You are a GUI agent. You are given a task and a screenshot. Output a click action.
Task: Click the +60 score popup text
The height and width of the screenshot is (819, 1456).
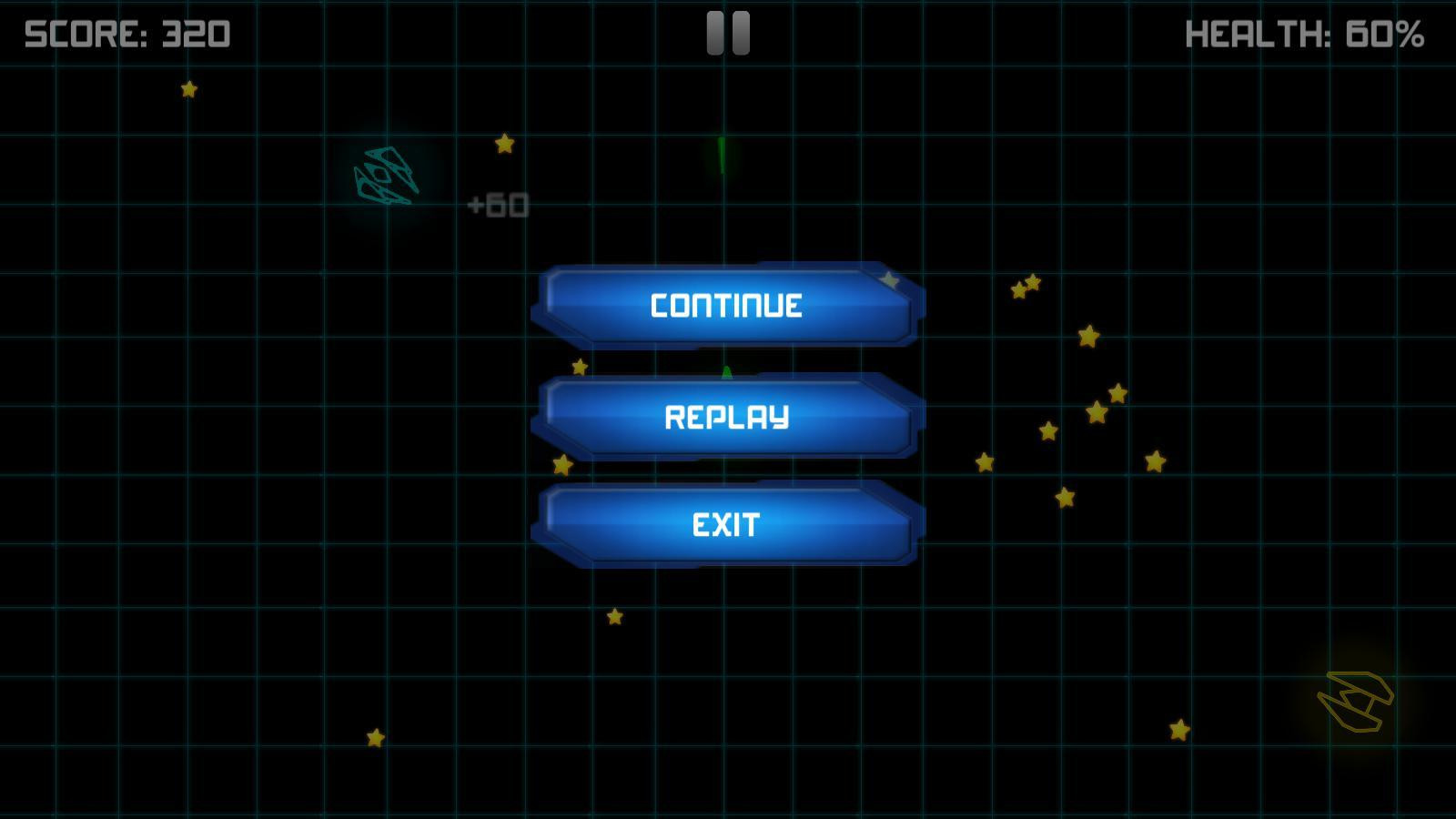coord(497,202)
